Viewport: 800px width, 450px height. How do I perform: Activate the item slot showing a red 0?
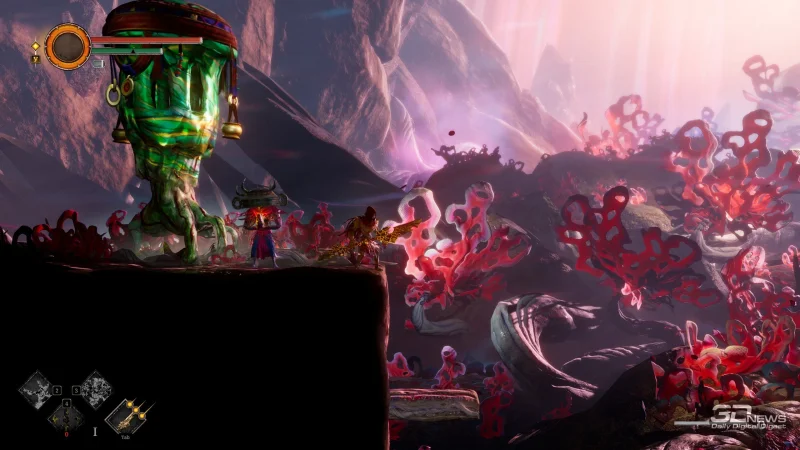click(66, 417)
